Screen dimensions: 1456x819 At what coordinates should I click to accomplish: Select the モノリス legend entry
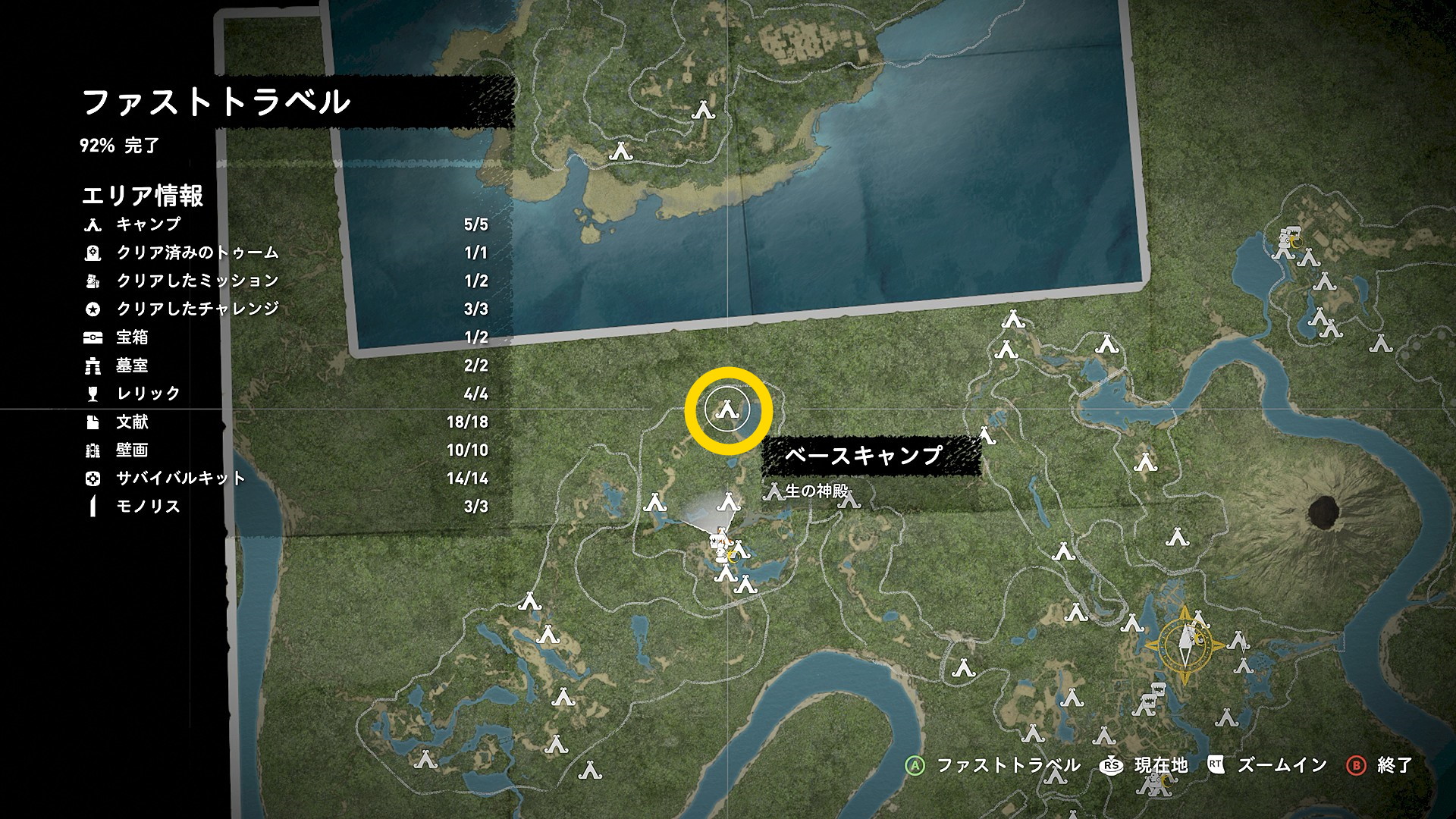point(148,507)
